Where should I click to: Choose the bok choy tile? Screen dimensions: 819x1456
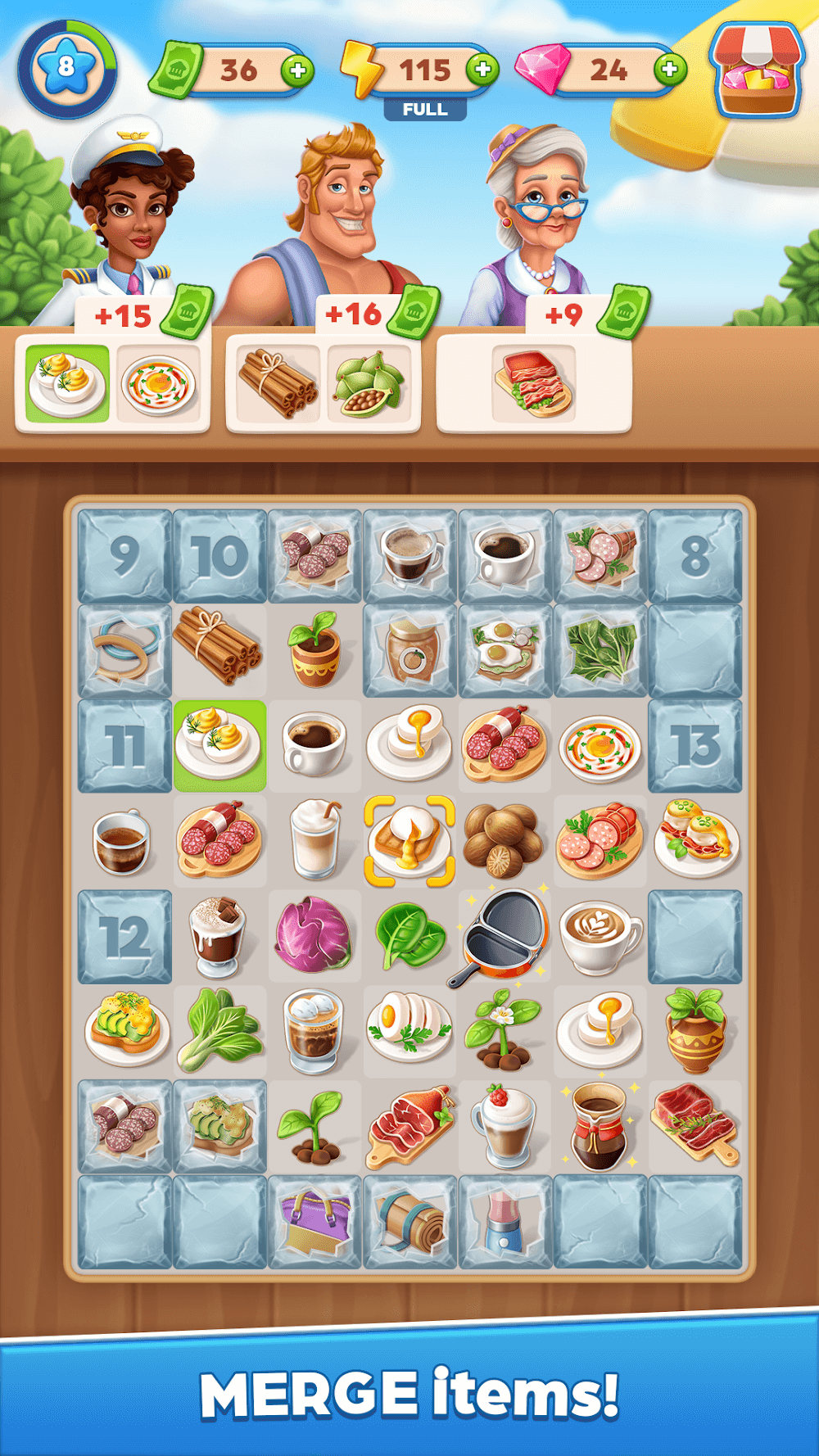219,1031
